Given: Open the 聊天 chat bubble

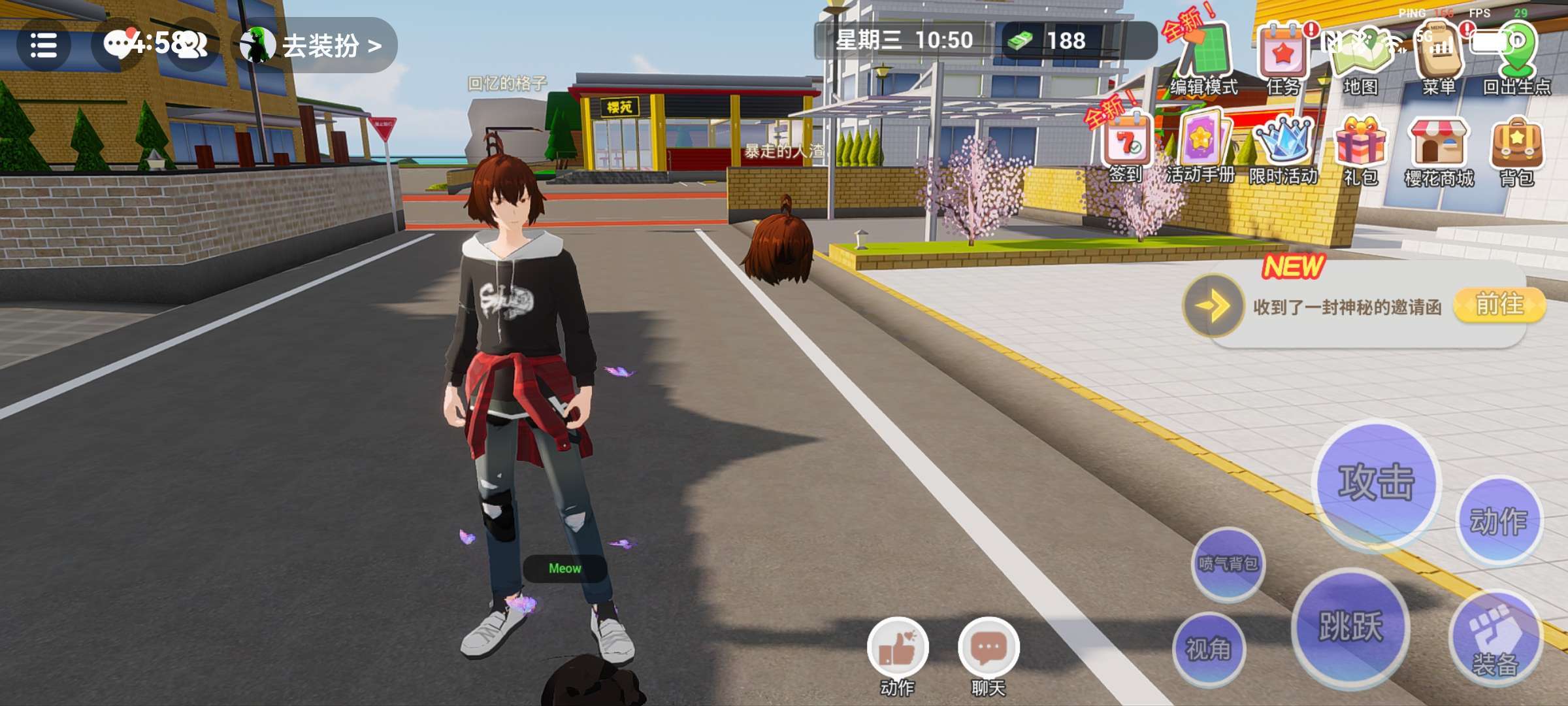Looking at the screenshot, I should (x=988, y=650).
